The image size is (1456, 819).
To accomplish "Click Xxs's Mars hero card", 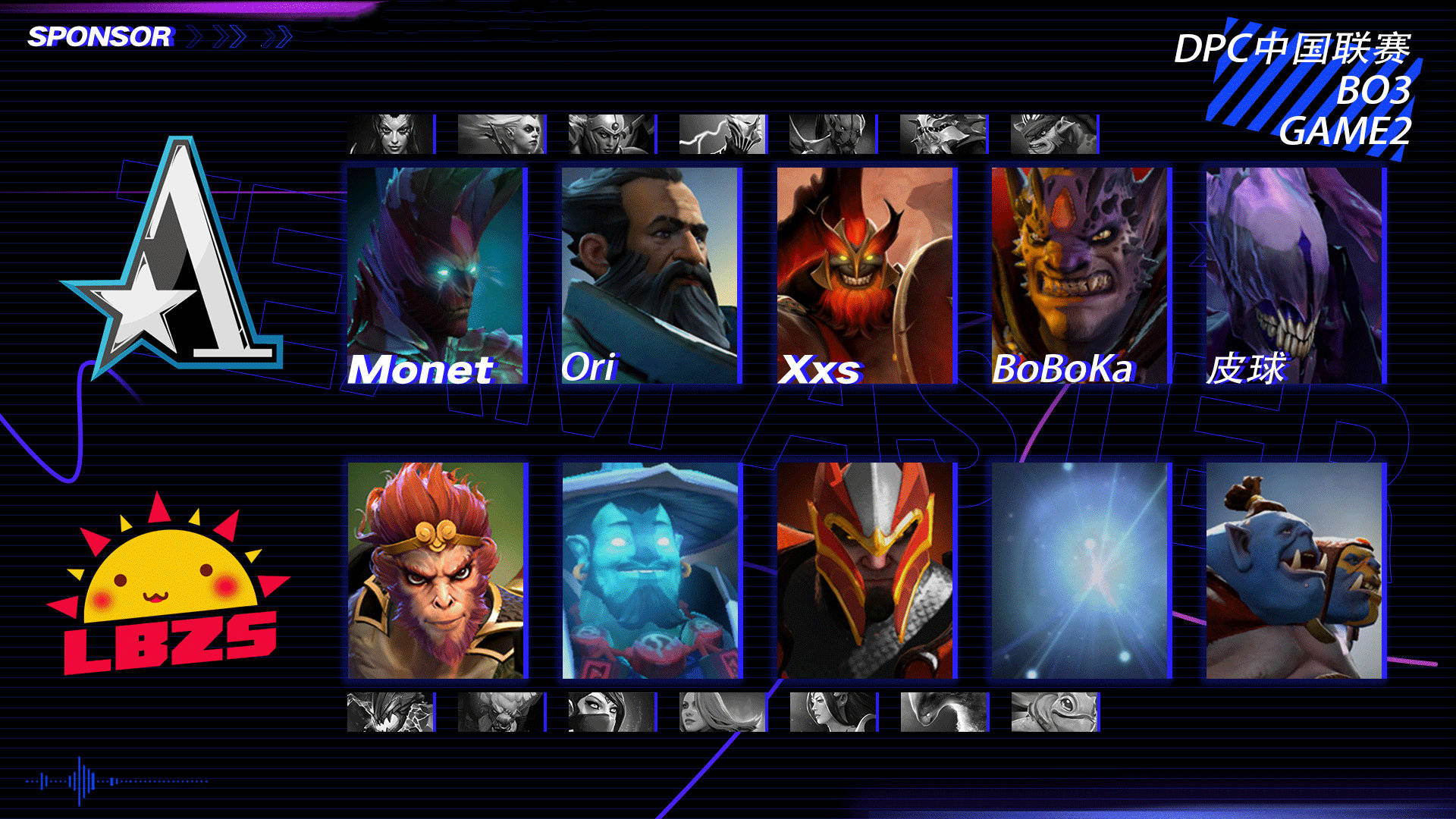I will click(865, 275).
